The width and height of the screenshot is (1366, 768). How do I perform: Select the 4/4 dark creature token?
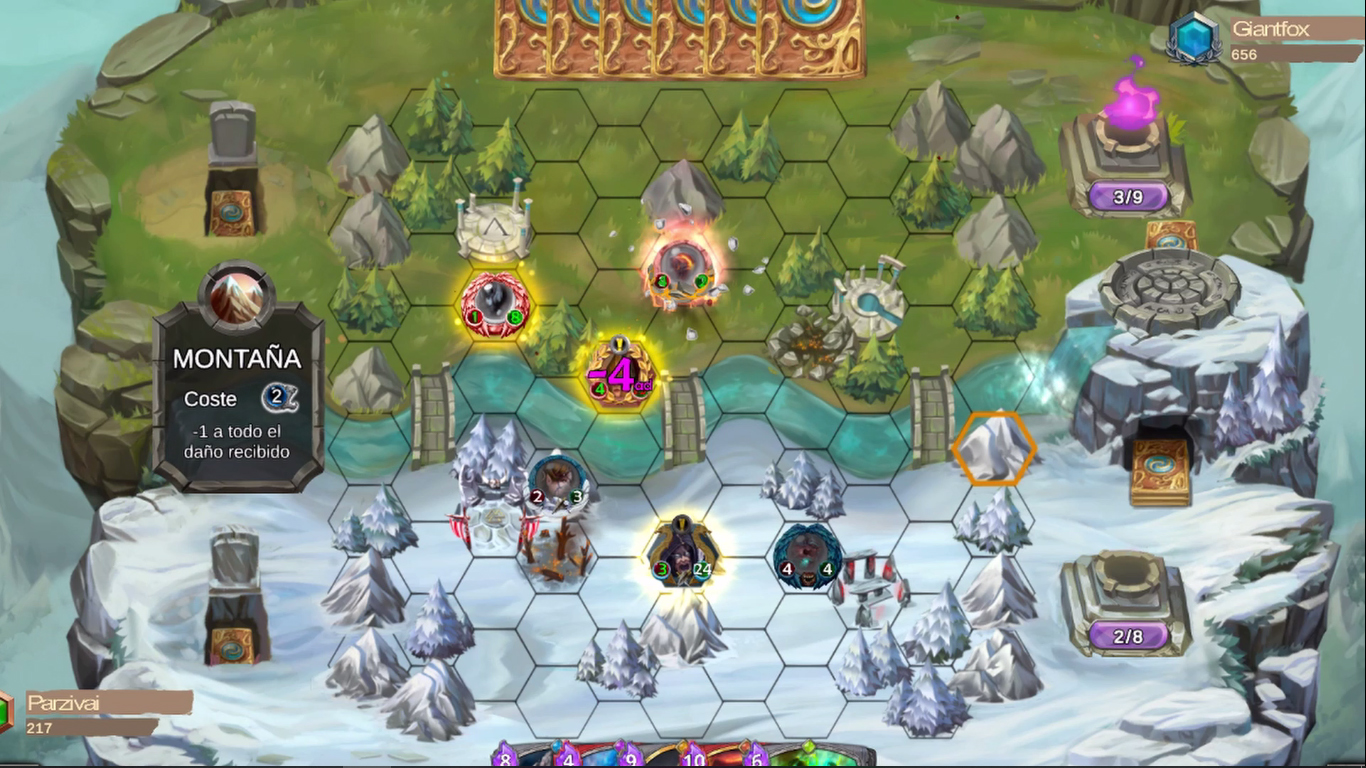pos(805,555)
